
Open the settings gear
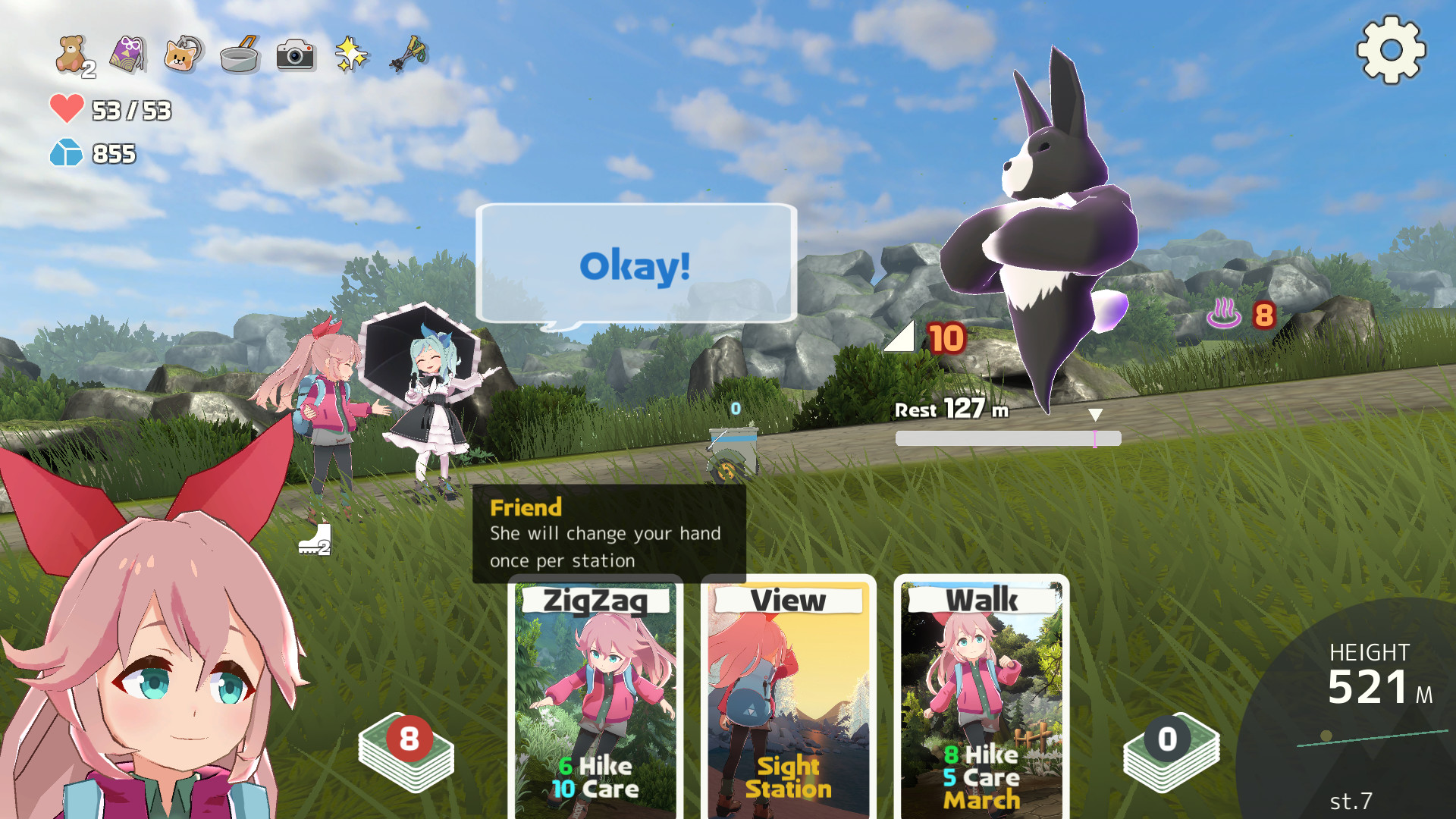pyautogui.click(x=1389, y=51)
